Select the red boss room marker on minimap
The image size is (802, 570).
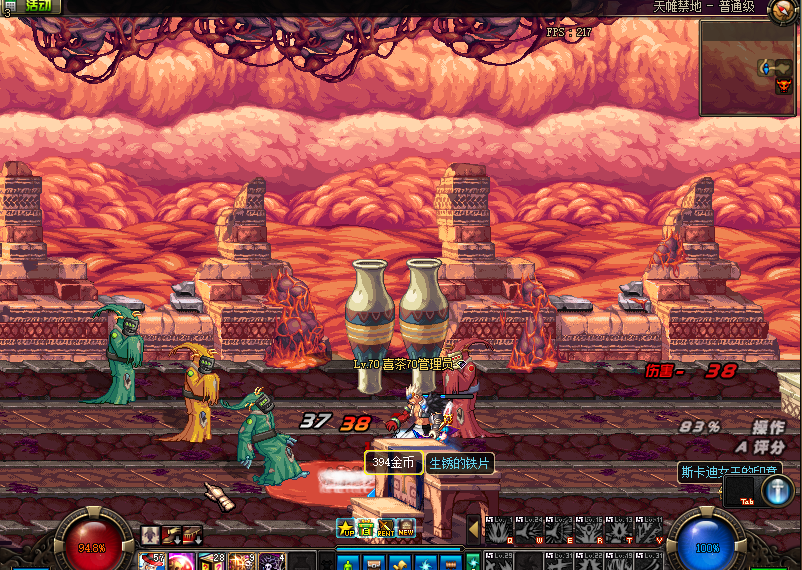tap(783, 86)
